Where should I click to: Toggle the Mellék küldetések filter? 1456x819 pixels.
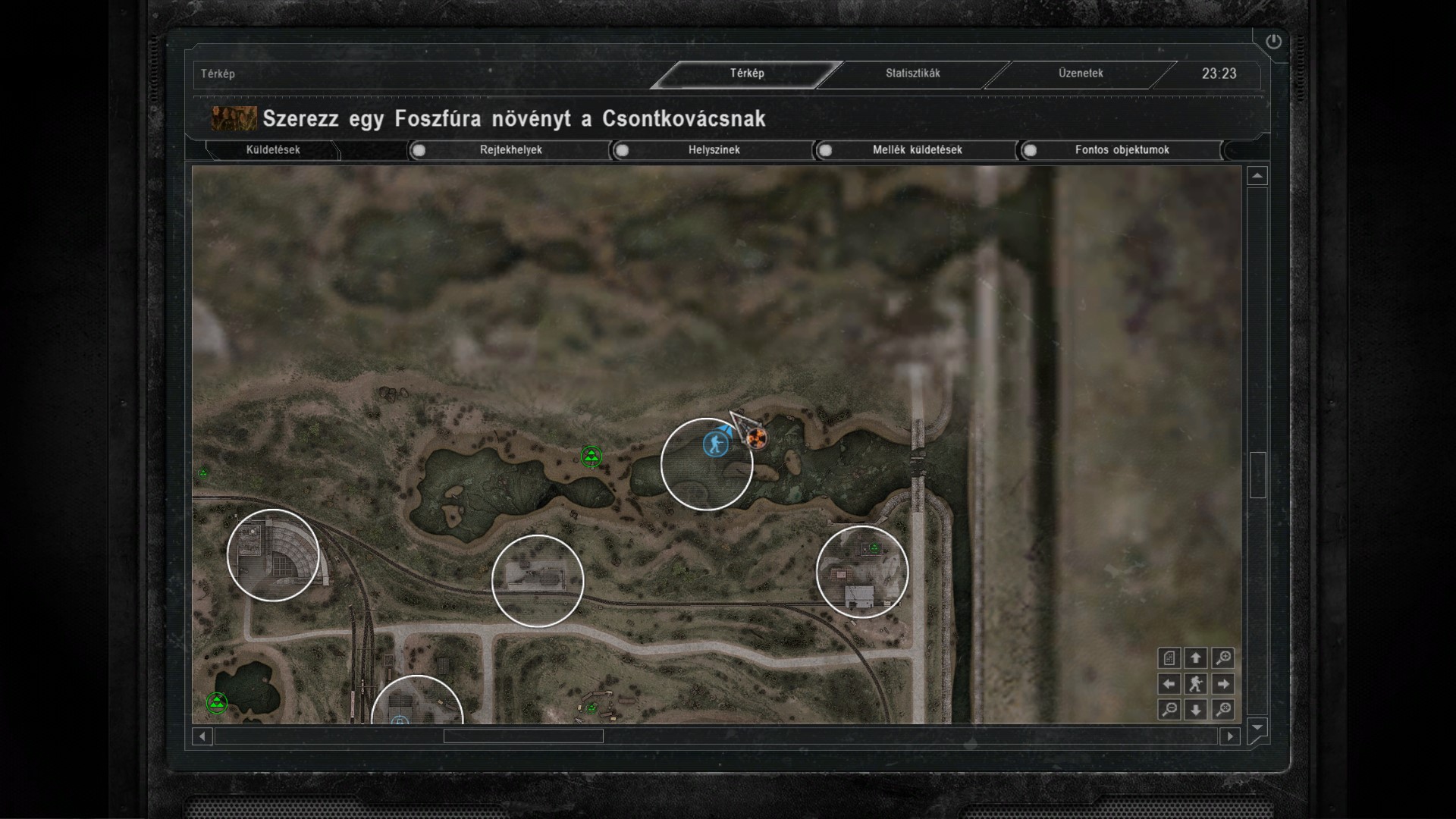[826, 150]
